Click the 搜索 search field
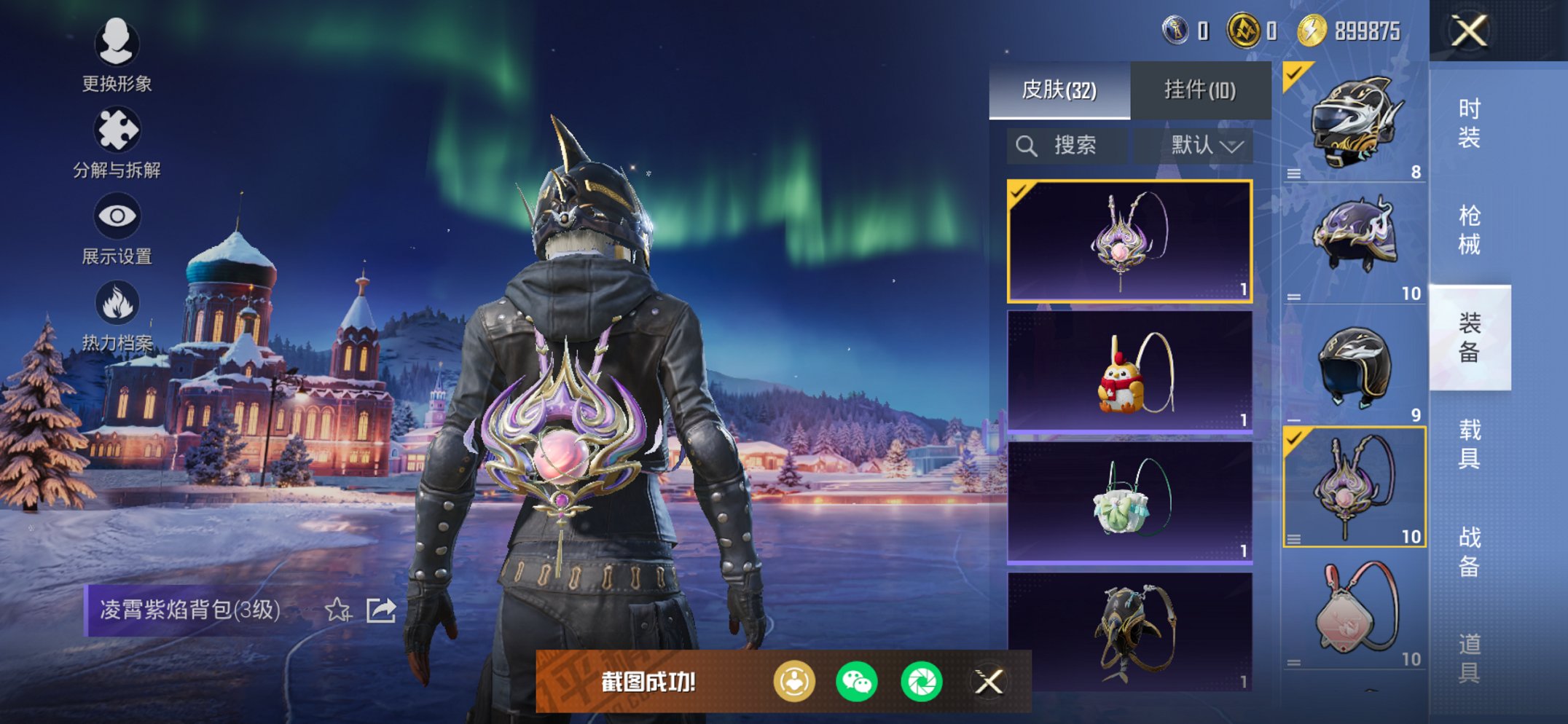1568x724 pixels. pos(1067,146)
